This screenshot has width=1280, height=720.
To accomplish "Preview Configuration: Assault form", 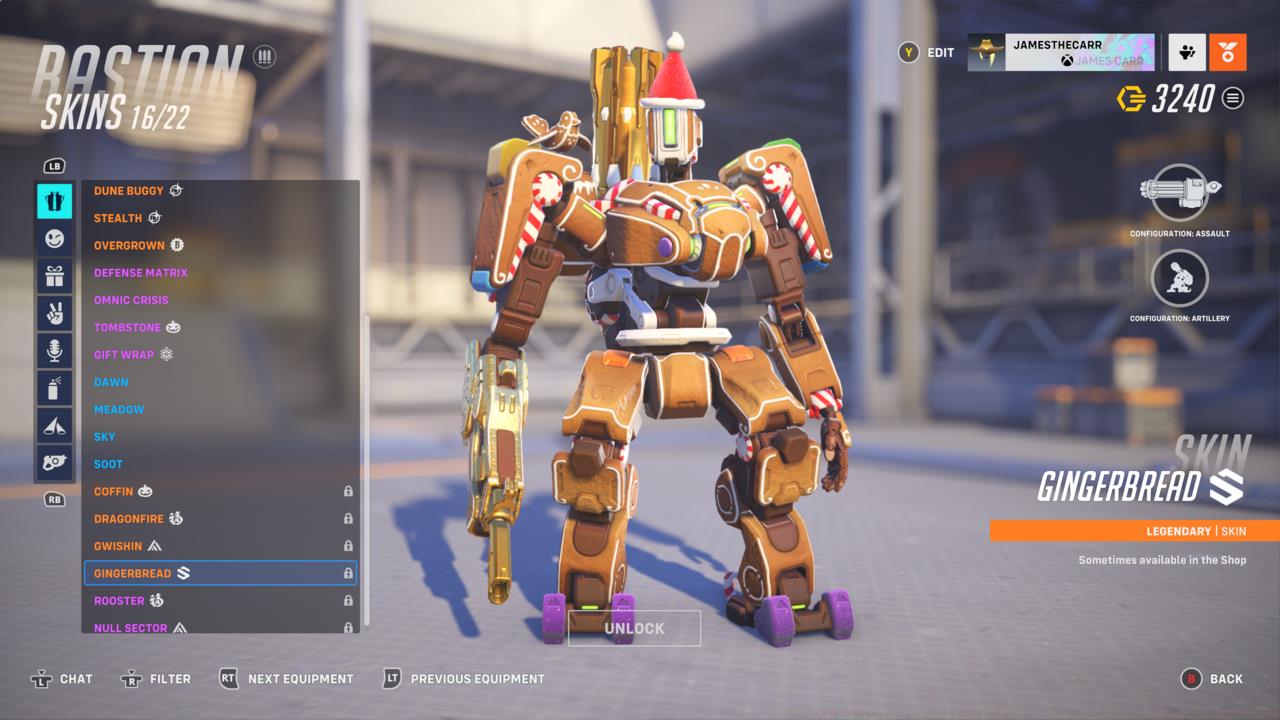I will coord(1180,193).
